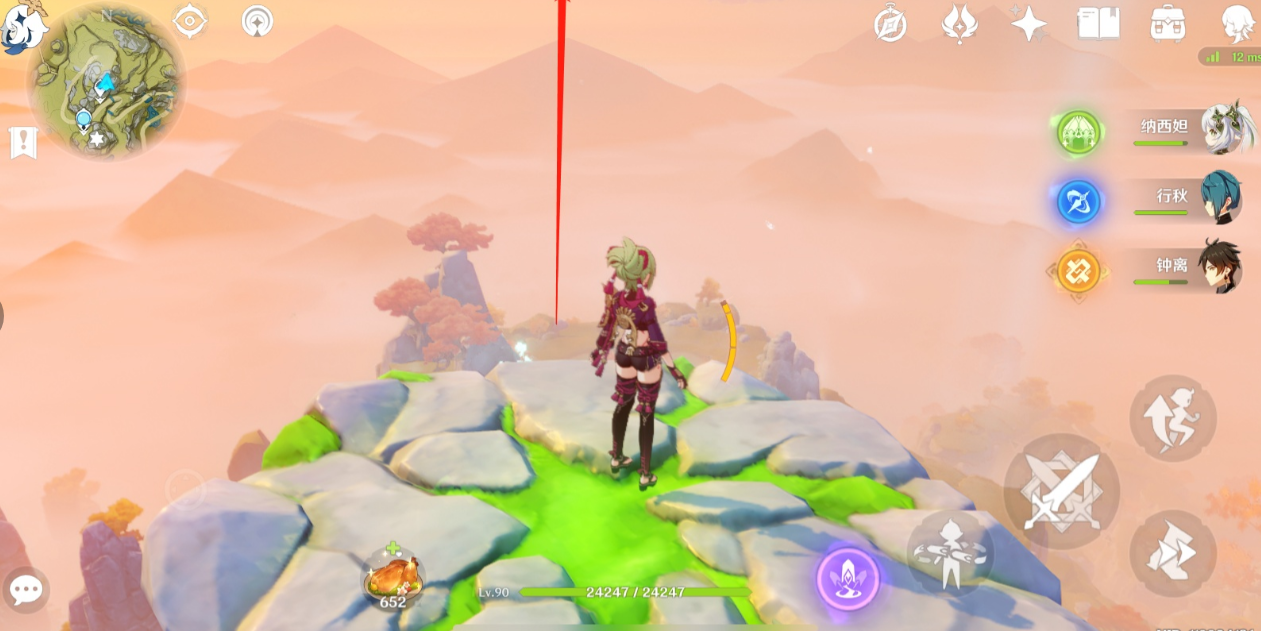Open the chat speech bubble
1261x631 pixels.
coord(25,590)
